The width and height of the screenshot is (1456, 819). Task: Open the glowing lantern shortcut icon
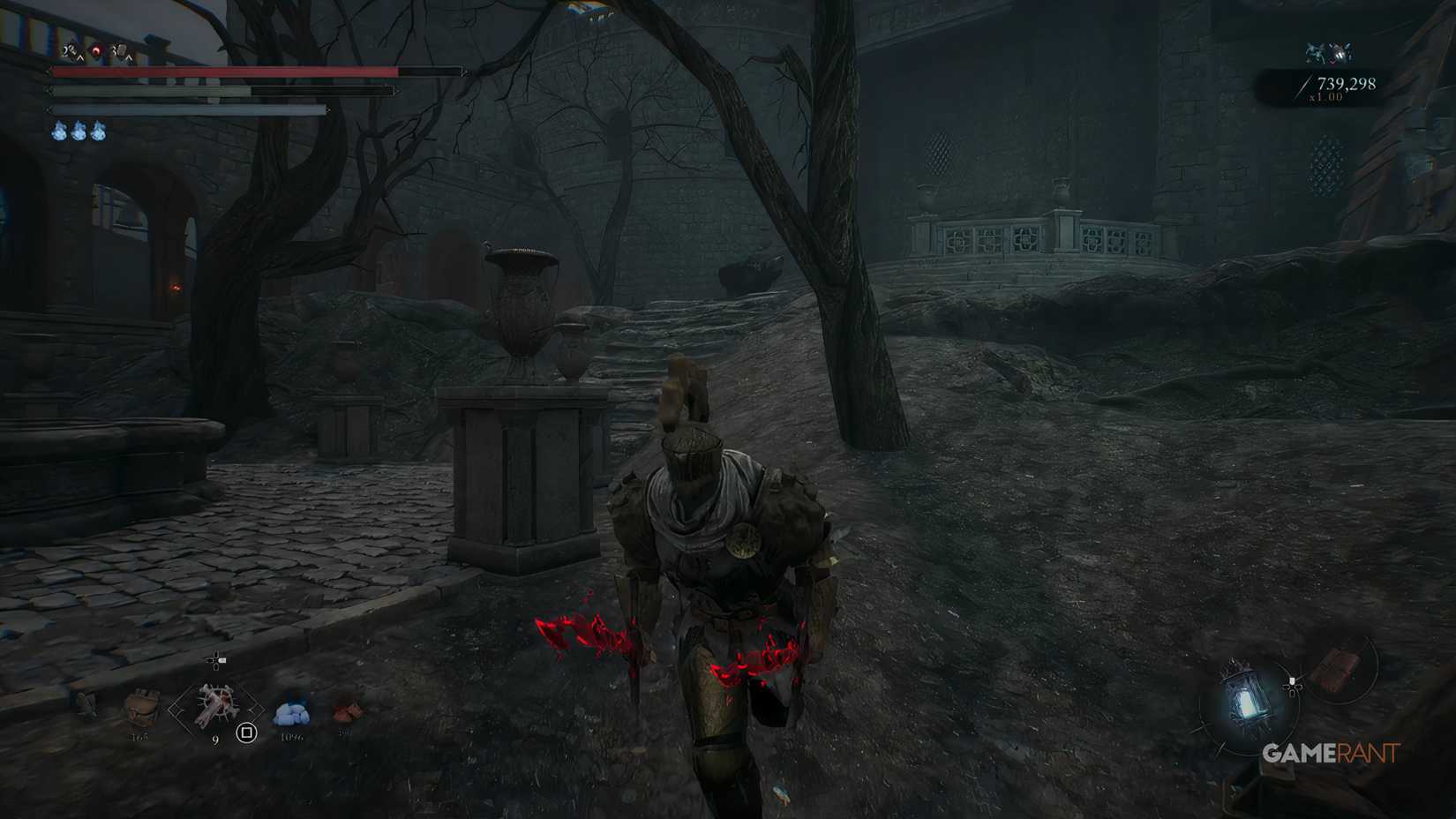coord(1248,697)
